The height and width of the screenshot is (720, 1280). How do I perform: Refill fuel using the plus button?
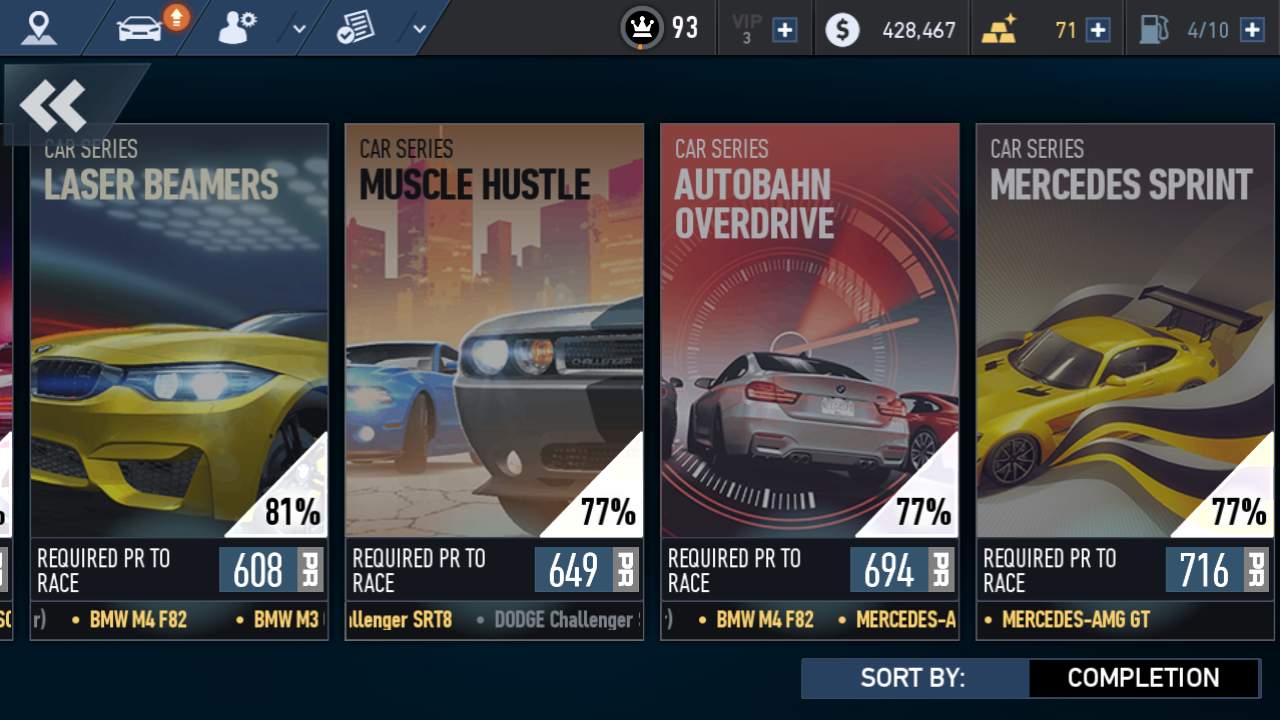(1252, 30)
